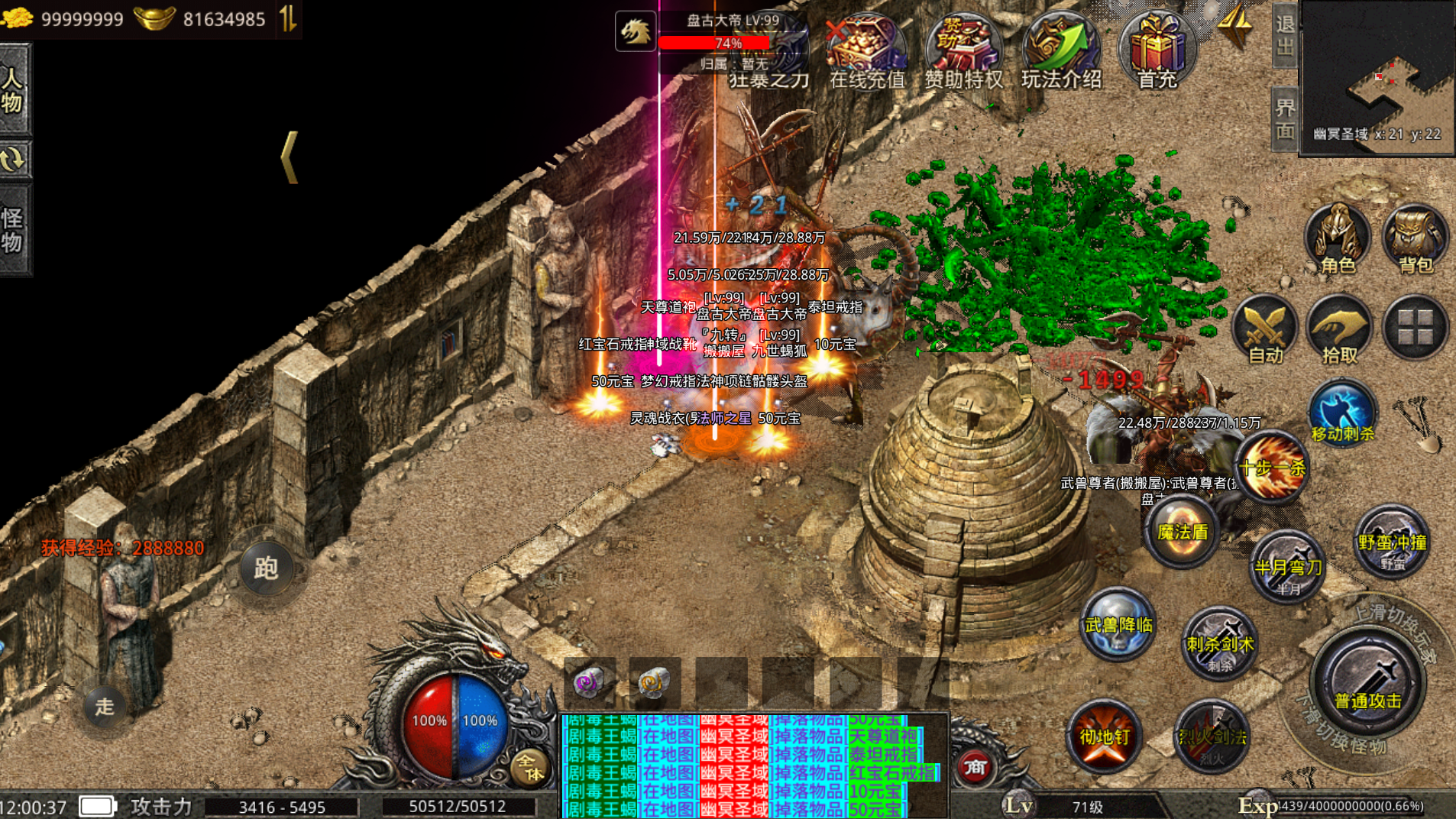
Task: Open the 背包 backpack
Action: pyautogui.click(x=1415, y=237)
